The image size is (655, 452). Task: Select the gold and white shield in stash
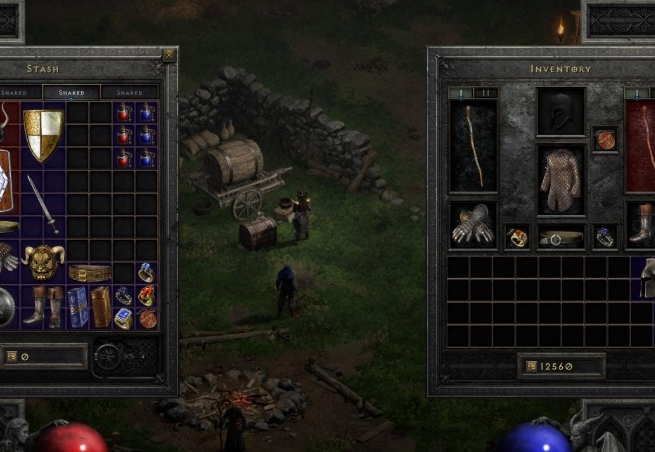[x=43, y=135]
